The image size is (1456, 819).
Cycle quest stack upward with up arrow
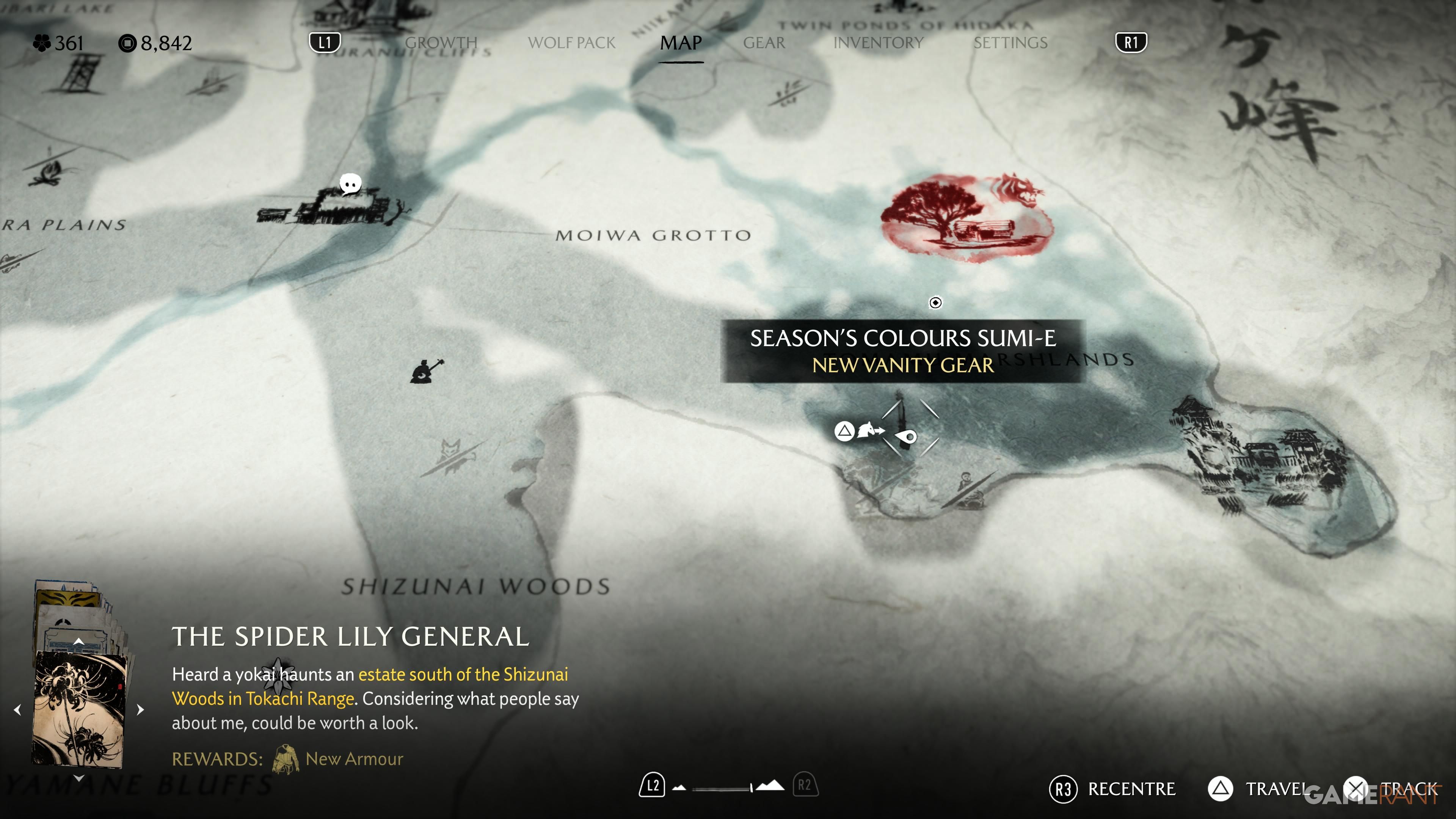(79, 642)
